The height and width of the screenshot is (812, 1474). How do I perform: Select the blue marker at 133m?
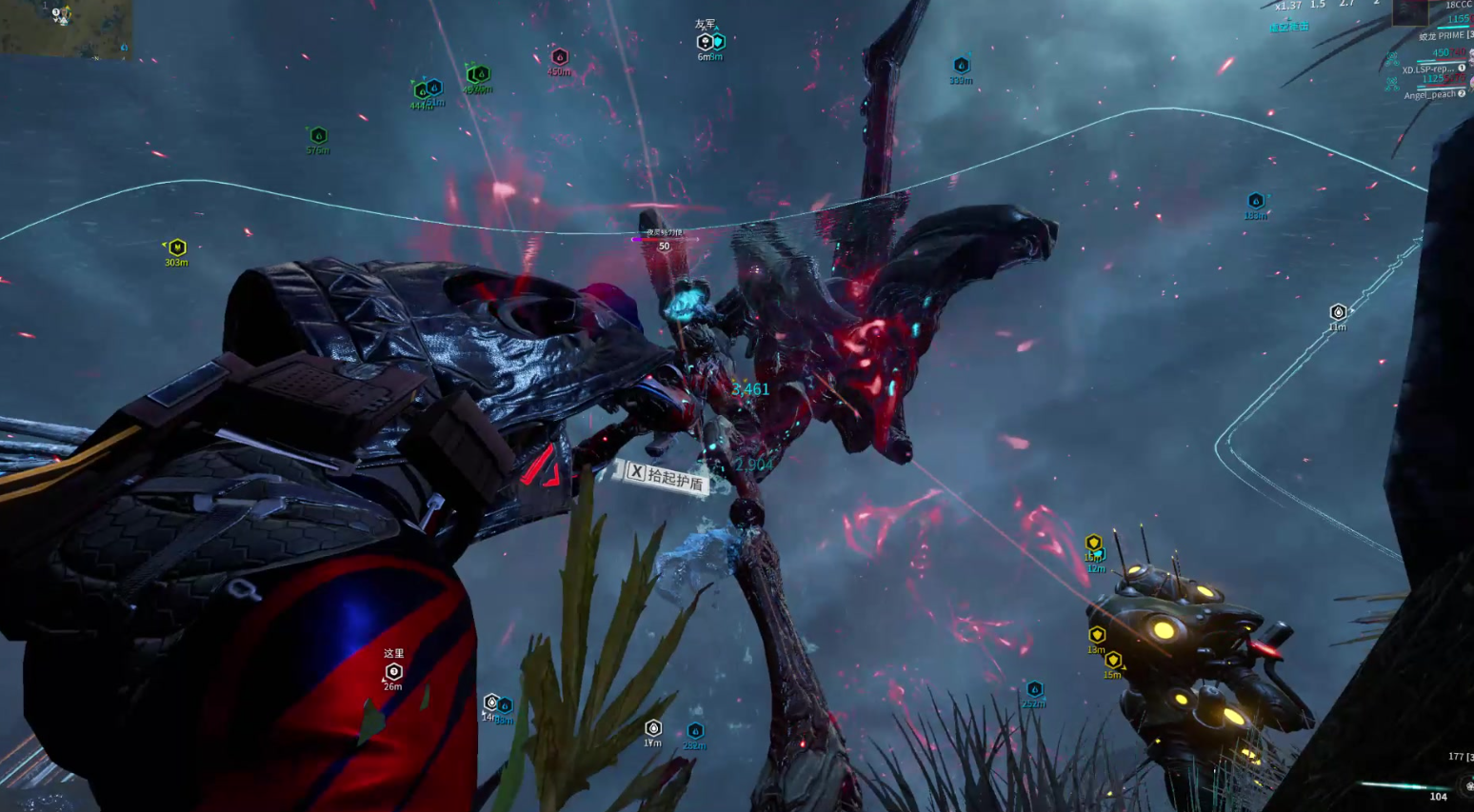(x=1256, y=201)
